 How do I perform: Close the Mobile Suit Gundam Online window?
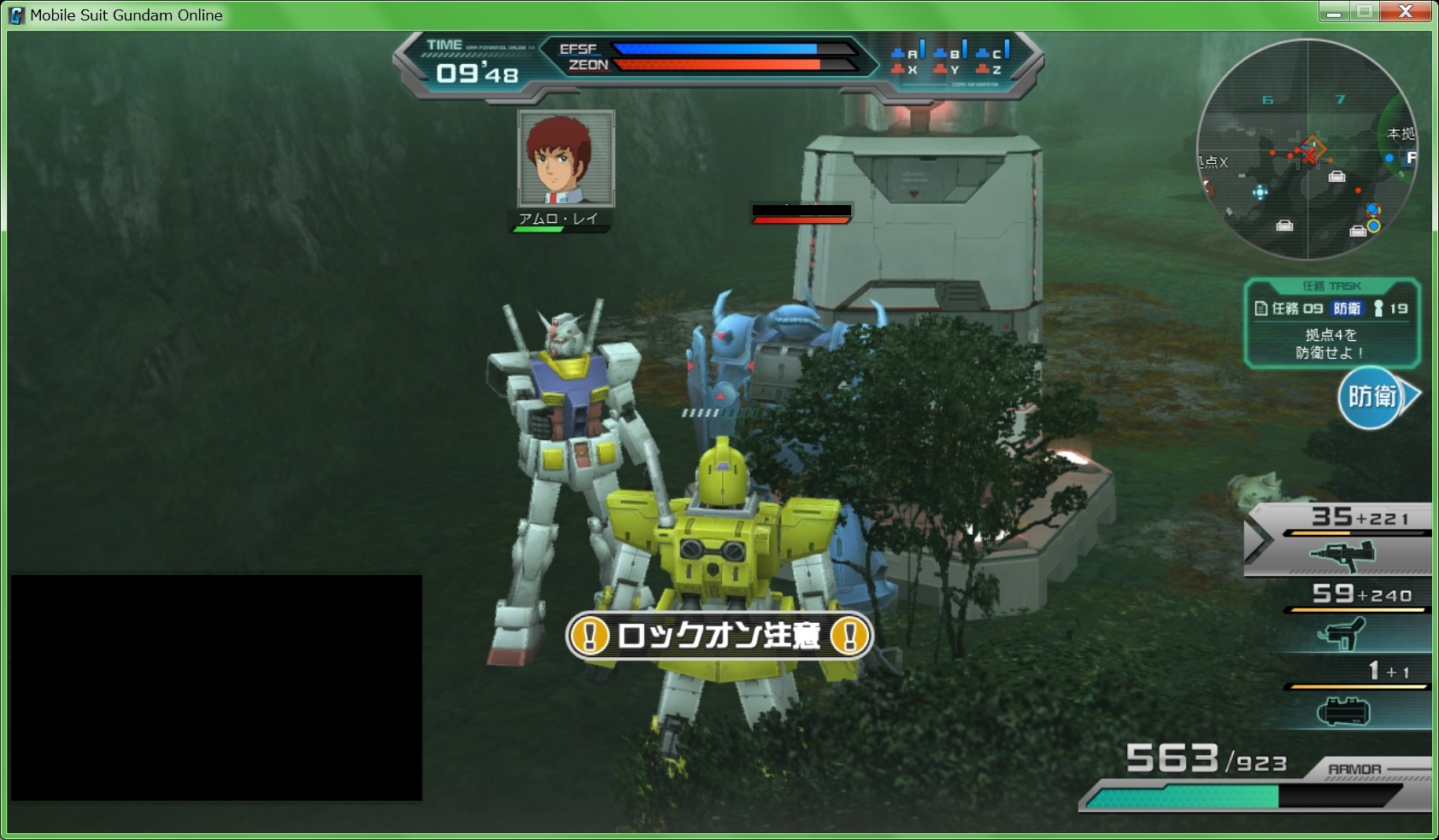click(1406, 12)
